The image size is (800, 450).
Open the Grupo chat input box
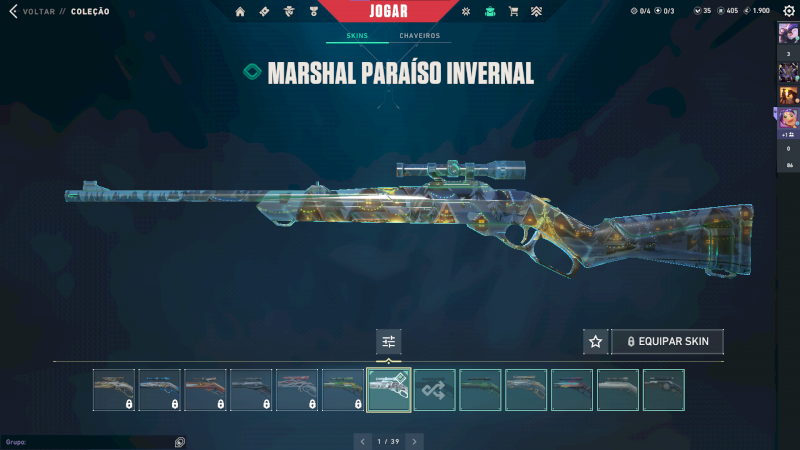click(x=90, y=441)
